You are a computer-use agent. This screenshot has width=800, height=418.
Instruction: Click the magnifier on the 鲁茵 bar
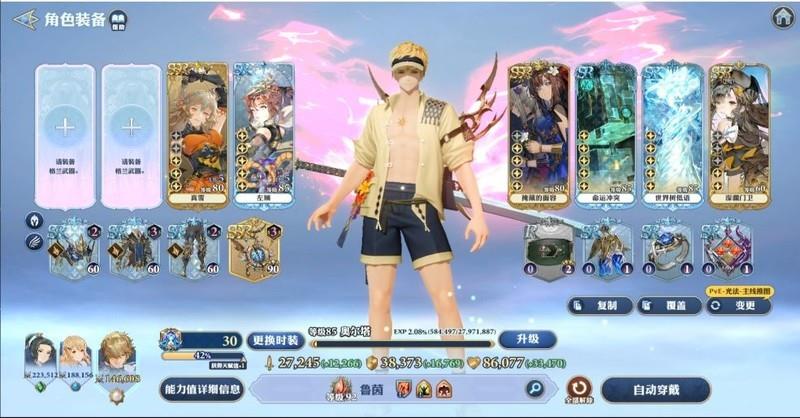point(535,389)
